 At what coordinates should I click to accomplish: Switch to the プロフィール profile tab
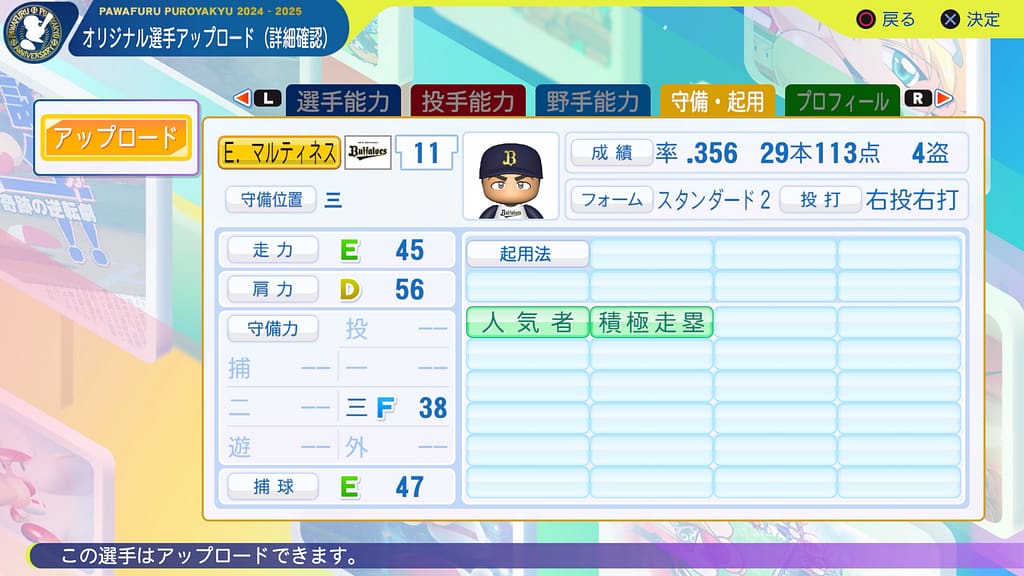[x=841, y=100]
